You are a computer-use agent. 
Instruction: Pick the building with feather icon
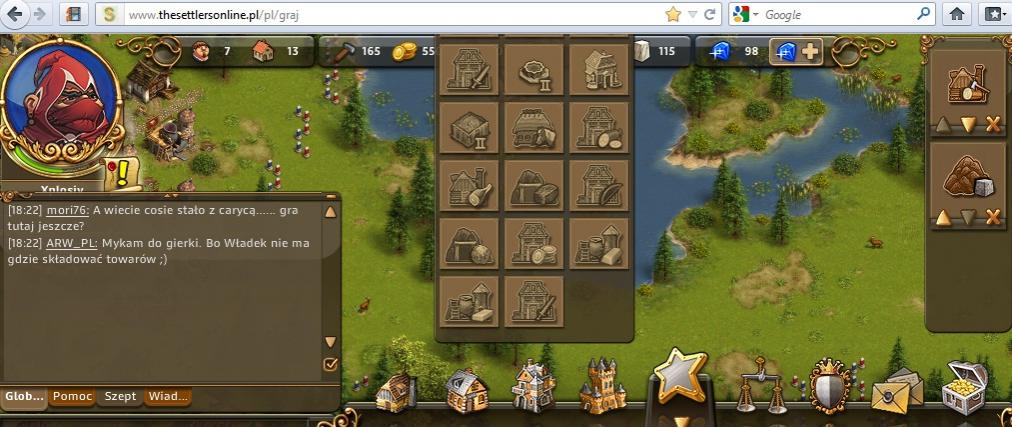599,184
